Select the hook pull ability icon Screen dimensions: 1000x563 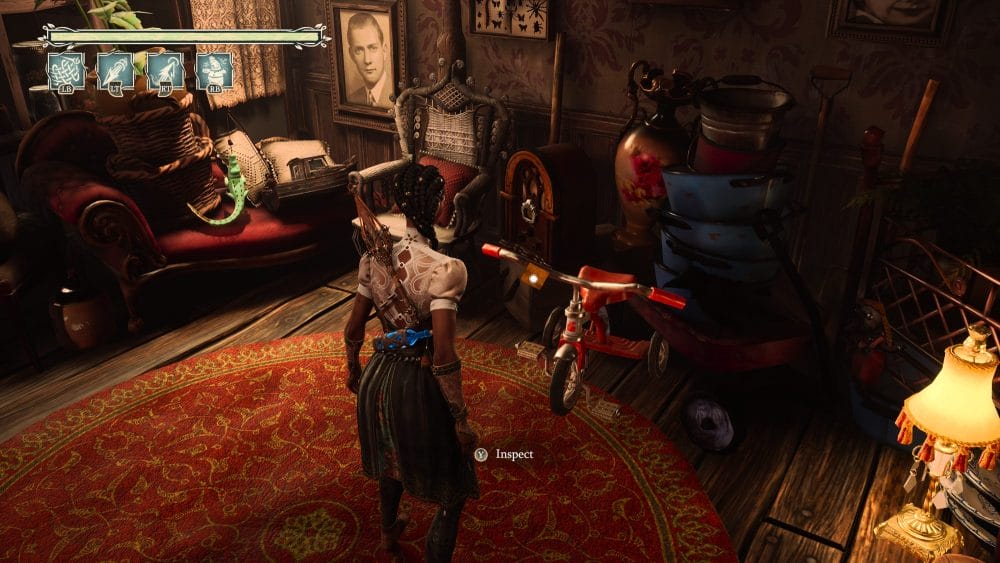[165, 71]
